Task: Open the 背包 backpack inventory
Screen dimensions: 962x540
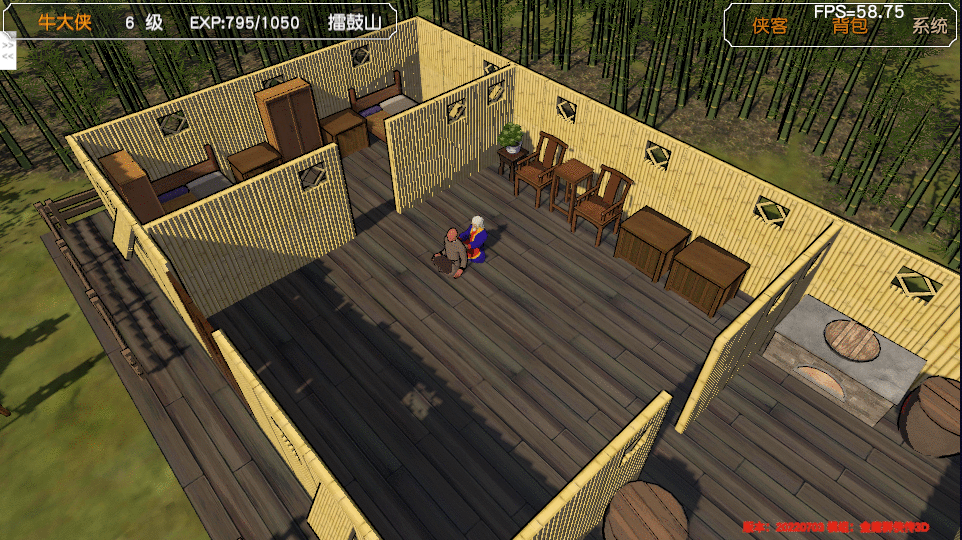Action: point(850,27)
